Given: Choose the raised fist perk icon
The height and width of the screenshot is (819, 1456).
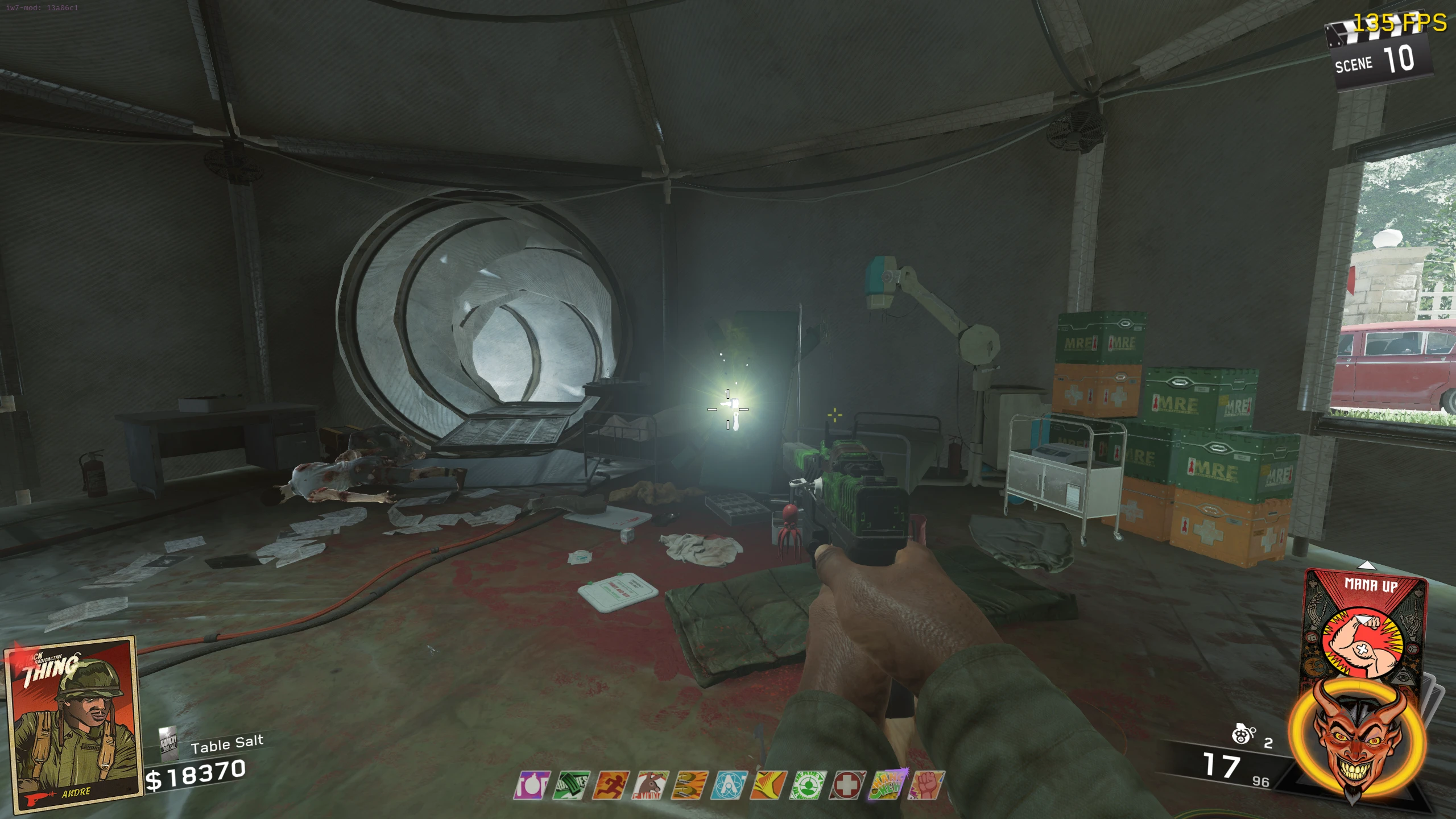Looking at the screenshot, I should (x=926, y=785).
